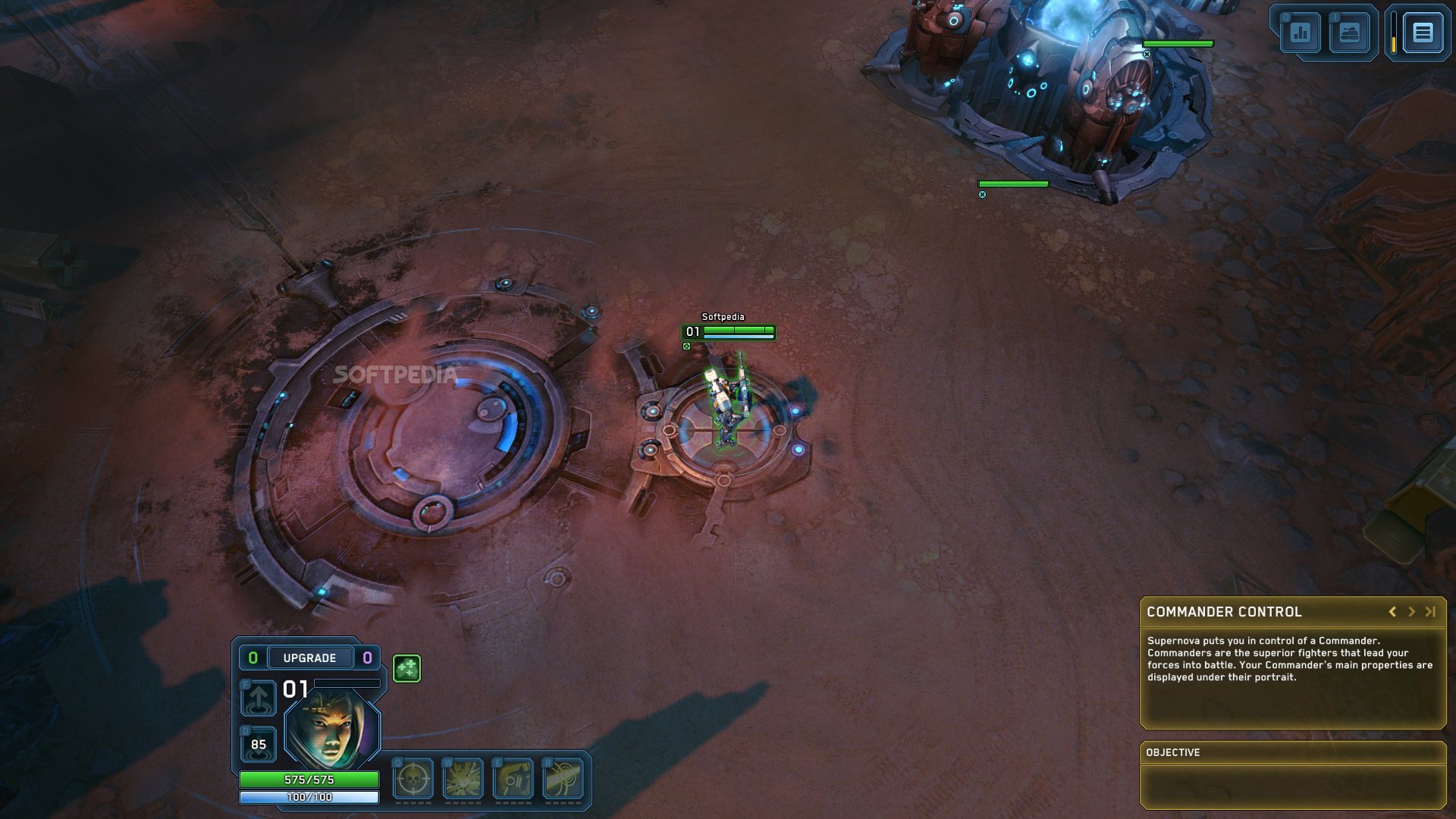Activate the skull crosshair ability
The image size is (1456, 819).
pos(413,779)
